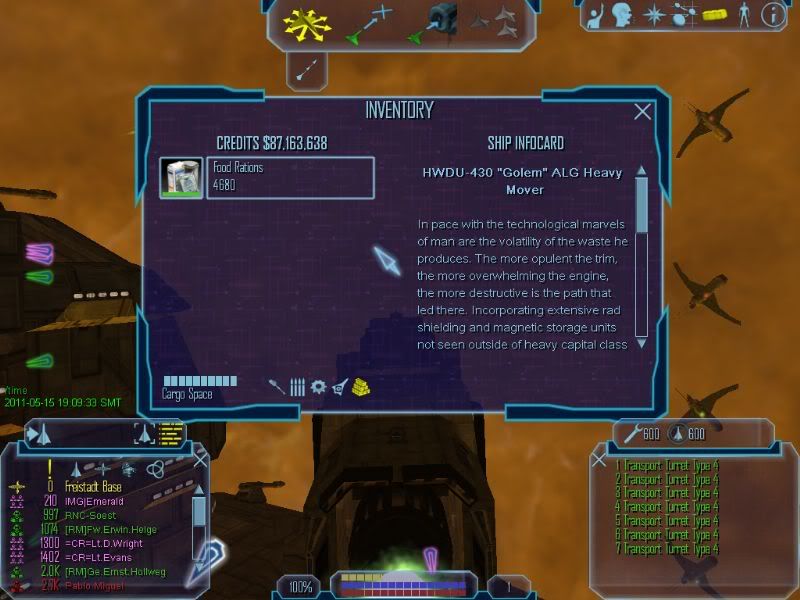800x600 pixels.
Task: Activate the Go To maneuver icon
Action: (x=370, y=23)
